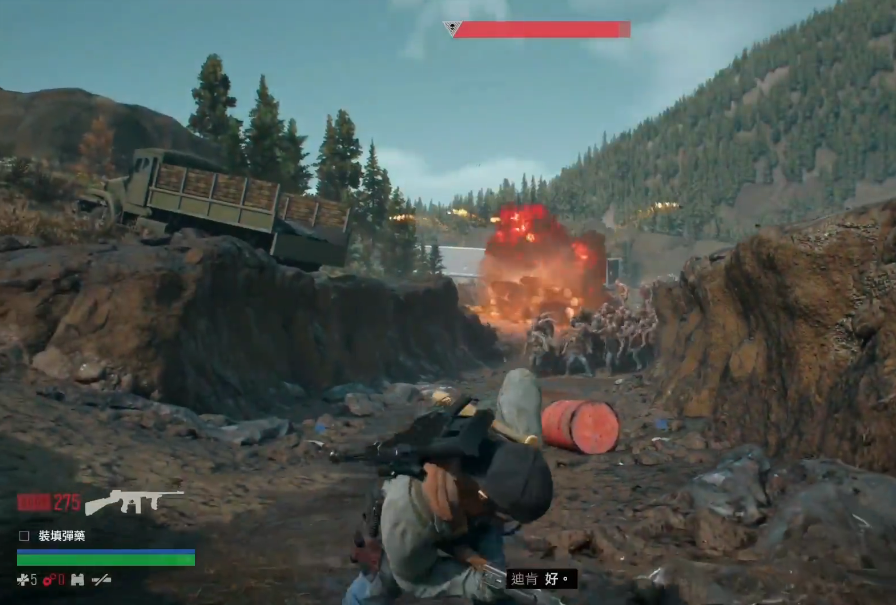Click the horde skull marker icon

click(452, 28)
